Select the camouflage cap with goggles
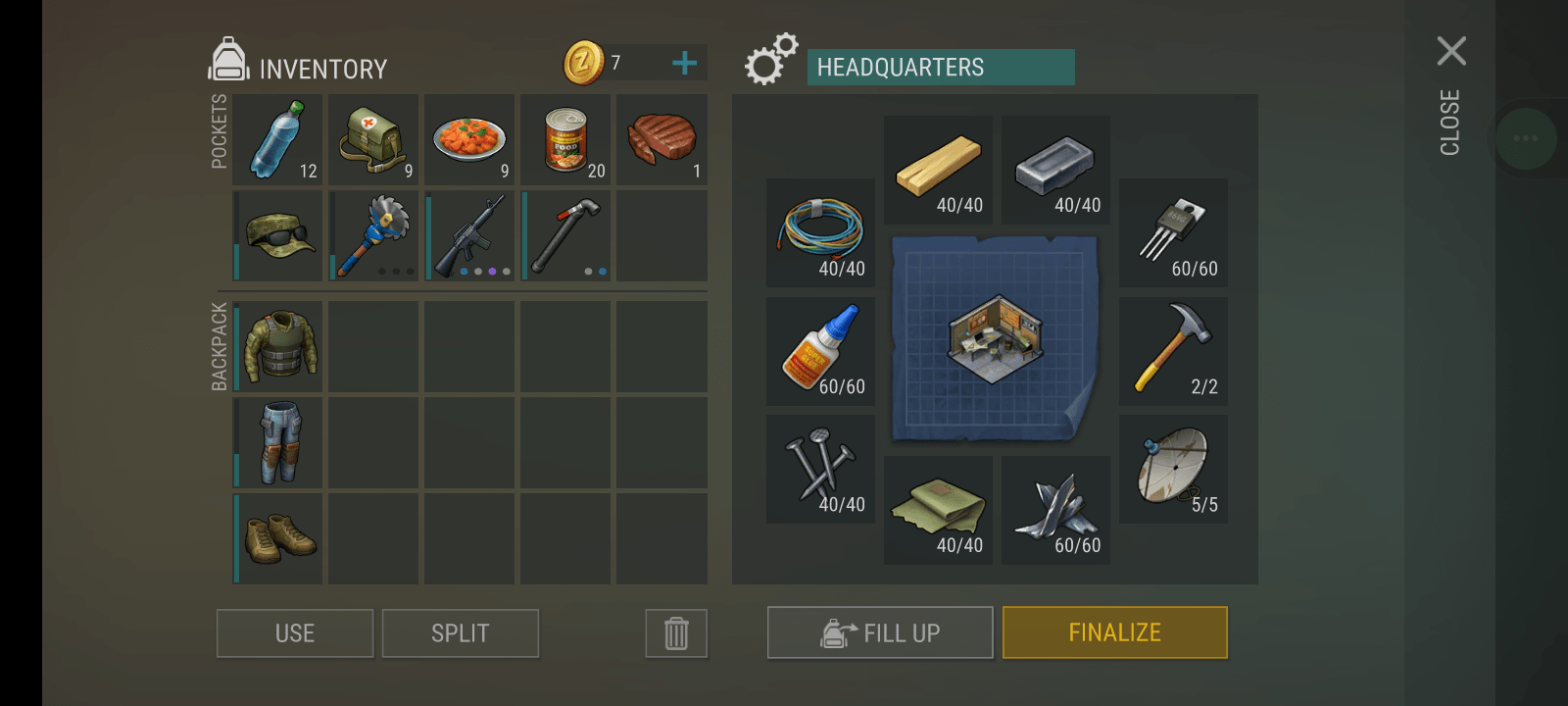 (x=277, y=236)
